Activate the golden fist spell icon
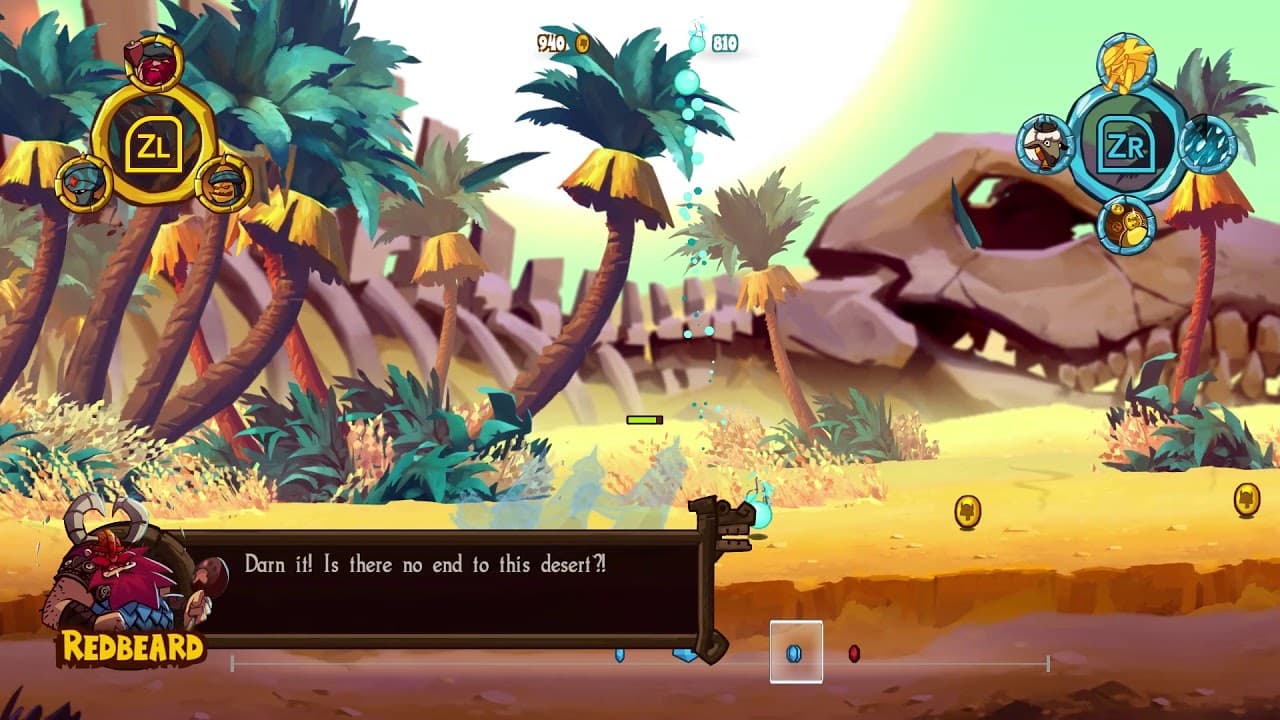Viewport: 1280px width, 720px height. pyautogui.click(x=1126, y=62)
